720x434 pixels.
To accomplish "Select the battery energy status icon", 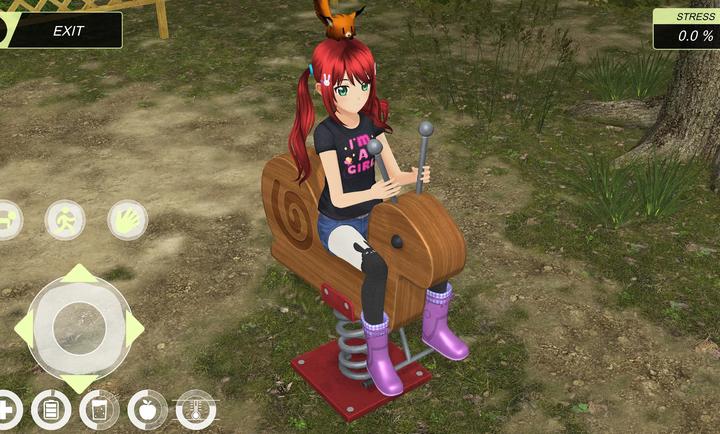I will tap(51, 409).
